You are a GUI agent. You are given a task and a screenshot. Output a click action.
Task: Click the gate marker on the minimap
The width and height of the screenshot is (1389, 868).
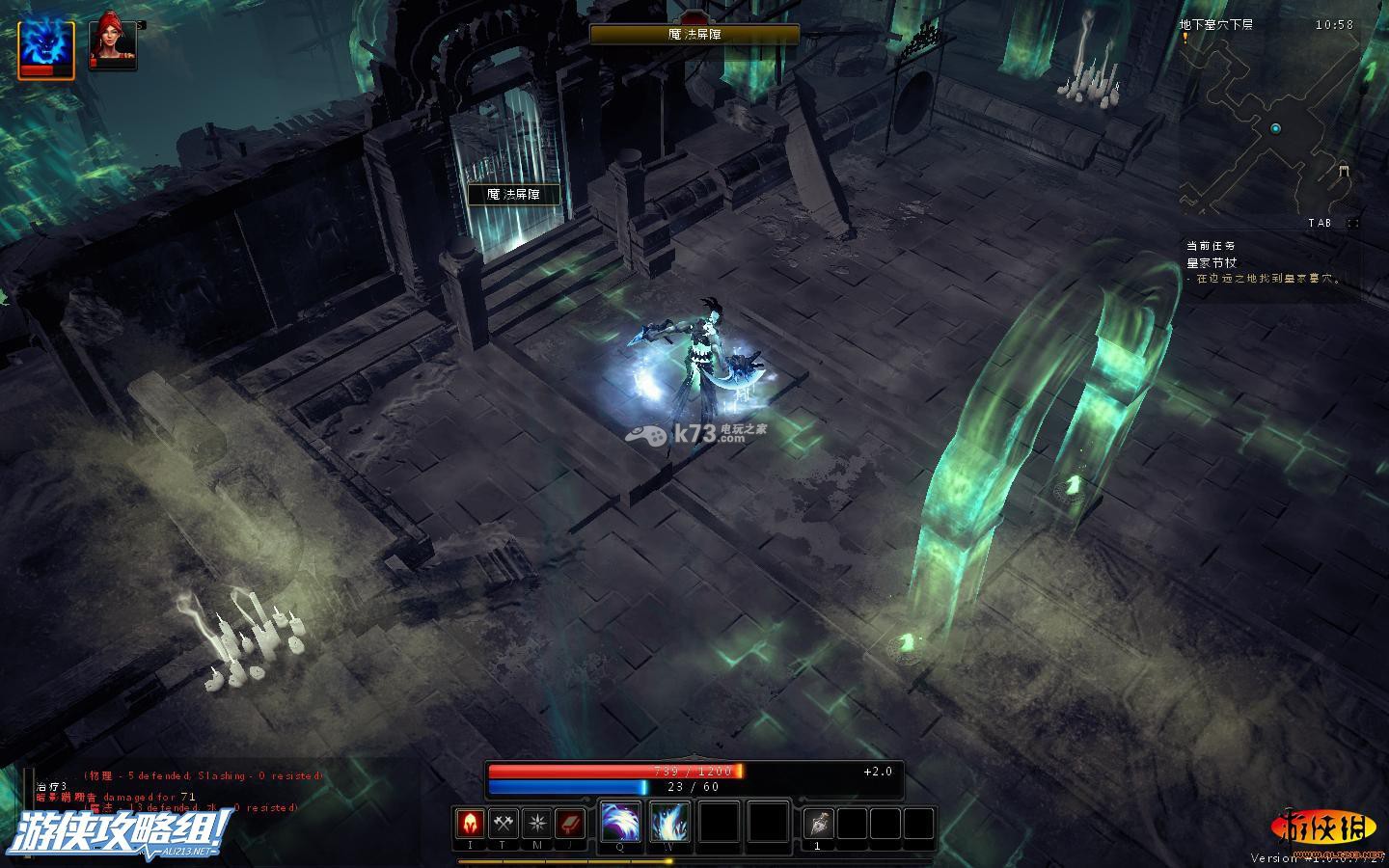point(1344,172)
